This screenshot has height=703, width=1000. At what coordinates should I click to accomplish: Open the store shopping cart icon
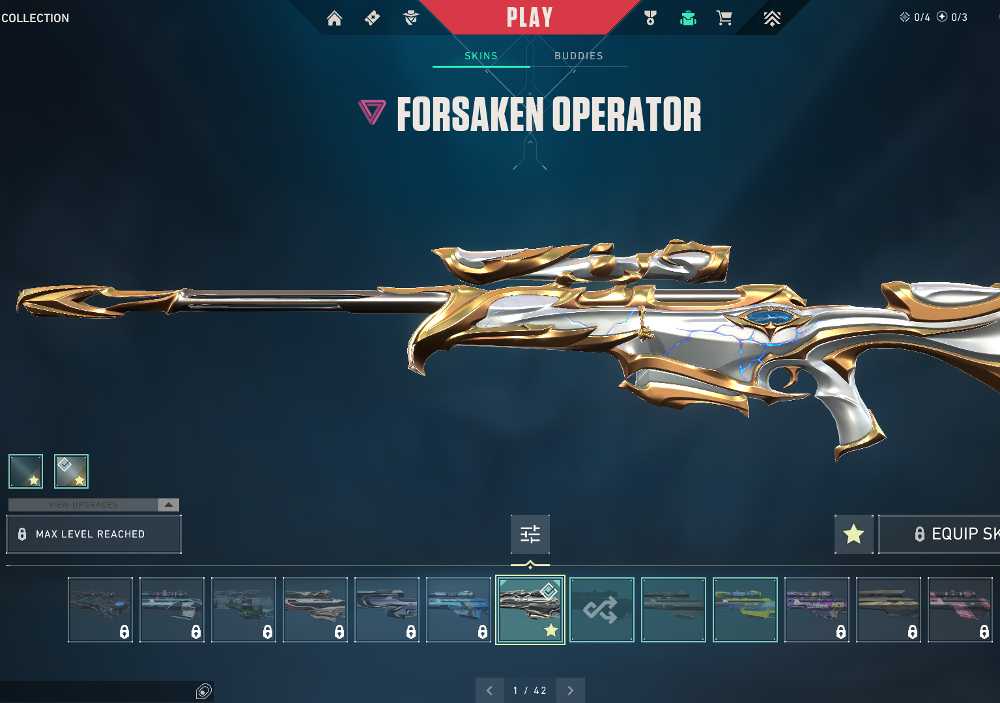click(724, 18)
